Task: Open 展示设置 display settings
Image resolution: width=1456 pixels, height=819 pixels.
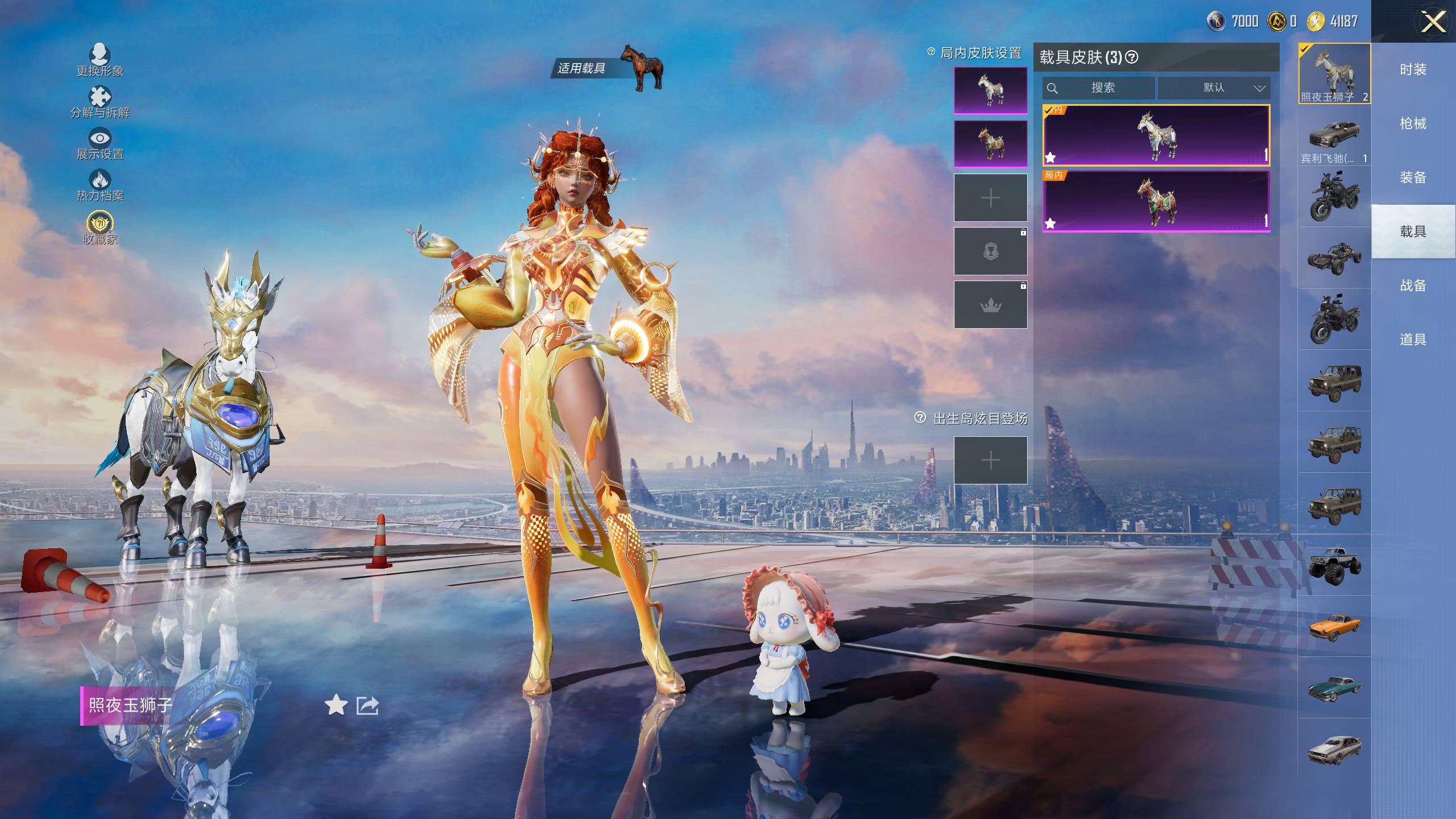Action: (100, 143)
